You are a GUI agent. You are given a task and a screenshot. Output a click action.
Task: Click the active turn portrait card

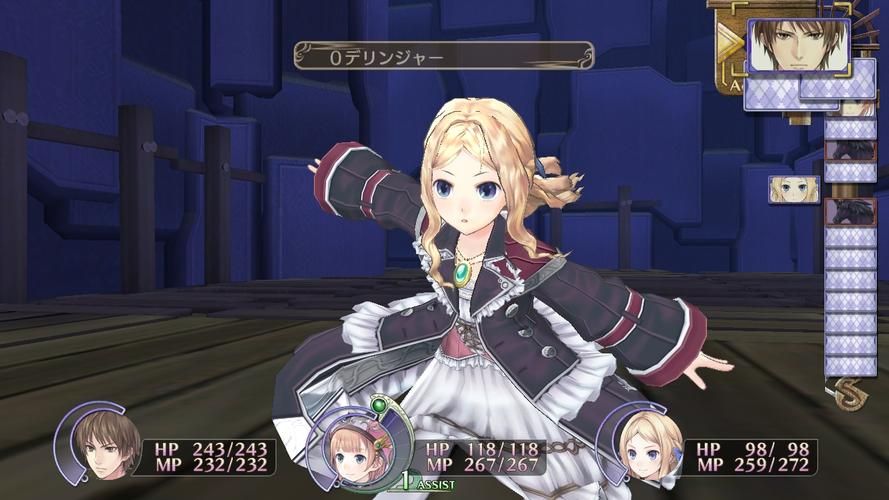[x=798, y=46]
